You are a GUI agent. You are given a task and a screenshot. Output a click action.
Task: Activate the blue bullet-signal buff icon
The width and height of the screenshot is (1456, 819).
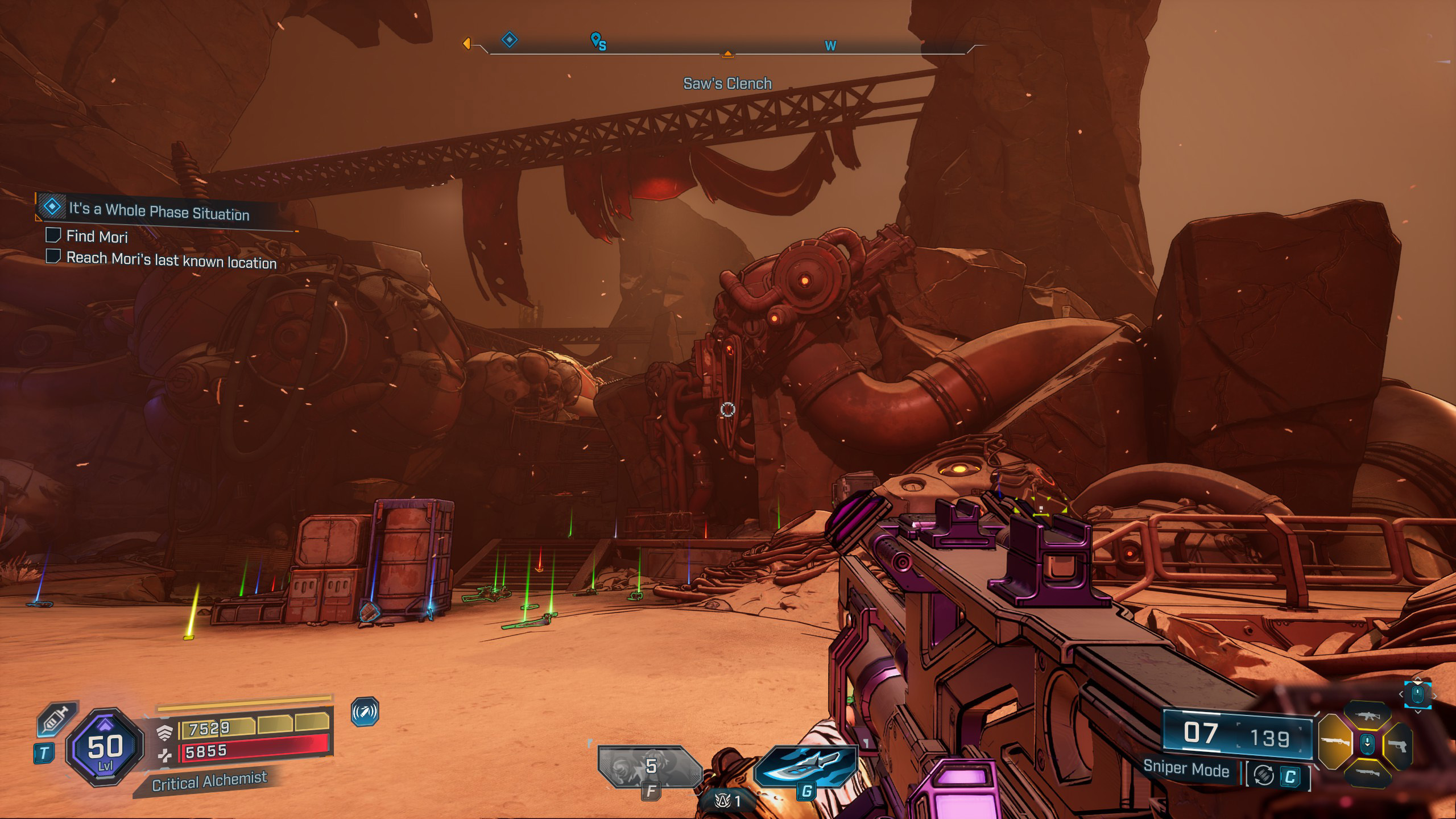pyautogui.click(x=365, y=712)
